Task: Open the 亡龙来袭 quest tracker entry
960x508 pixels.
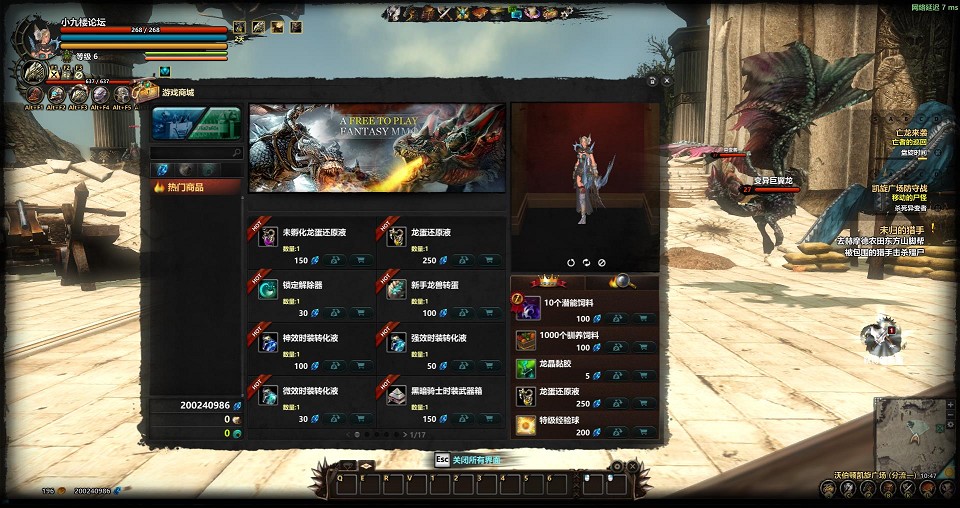Action: (x=909, y=132)
